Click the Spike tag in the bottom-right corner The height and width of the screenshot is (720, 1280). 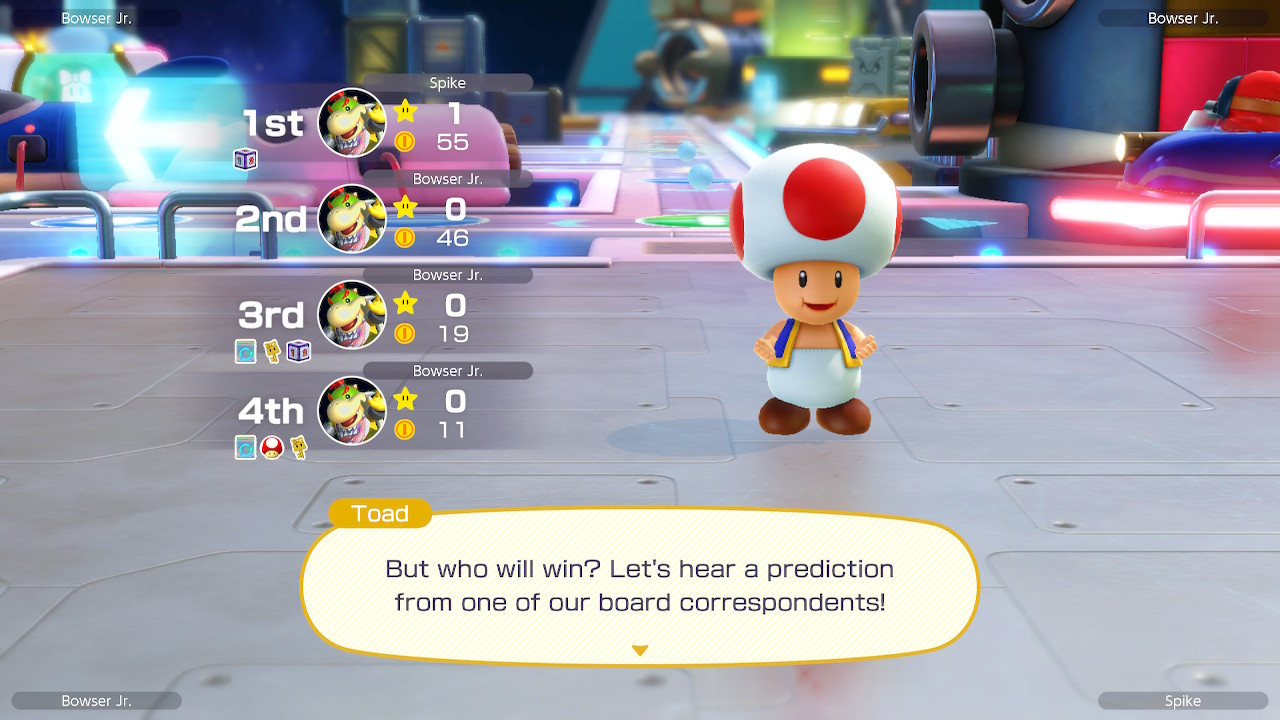(x=1184, y=700)
